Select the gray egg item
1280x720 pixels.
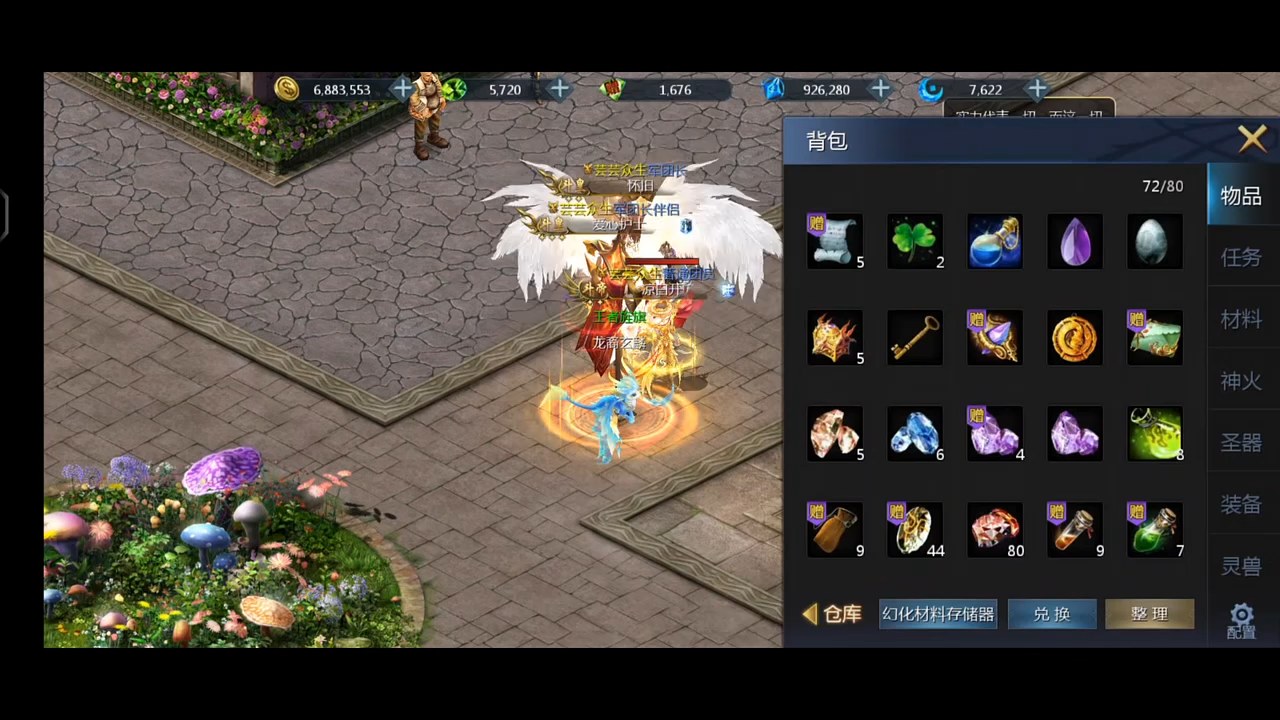[x=1154, y=241]
